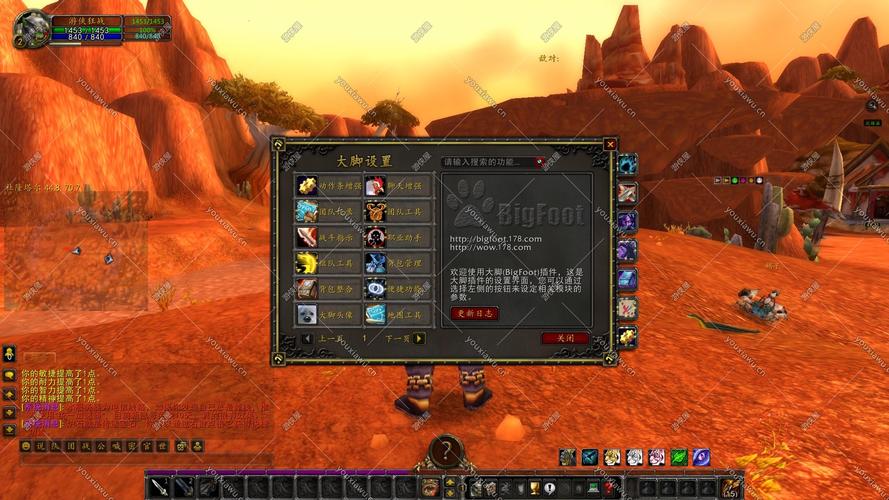Select the player portrait in the corner
889x500 pixels.
pyautogui.click(x=31, y=28)
